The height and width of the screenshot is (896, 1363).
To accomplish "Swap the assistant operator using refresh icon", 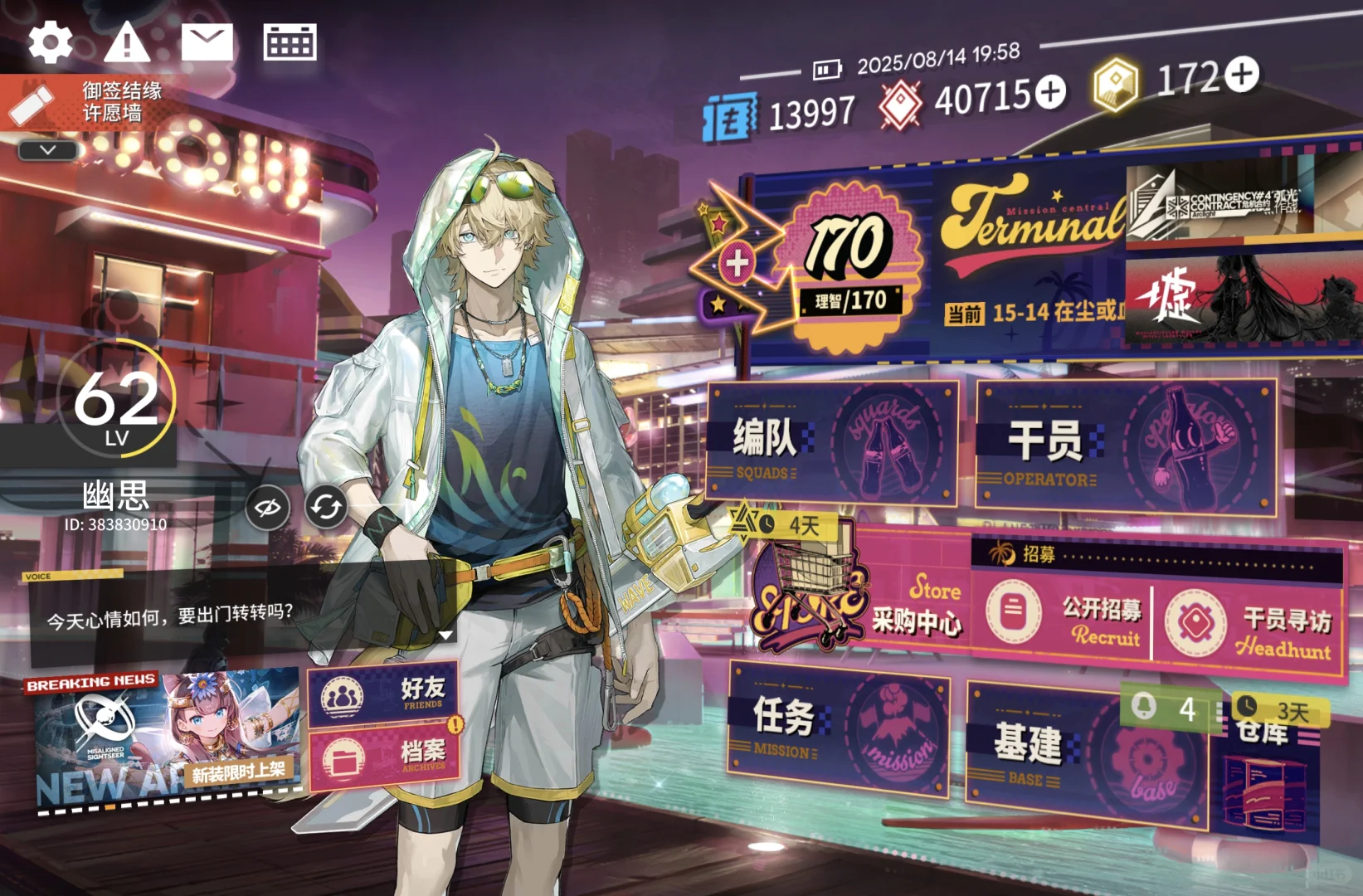I will (325, 507).
